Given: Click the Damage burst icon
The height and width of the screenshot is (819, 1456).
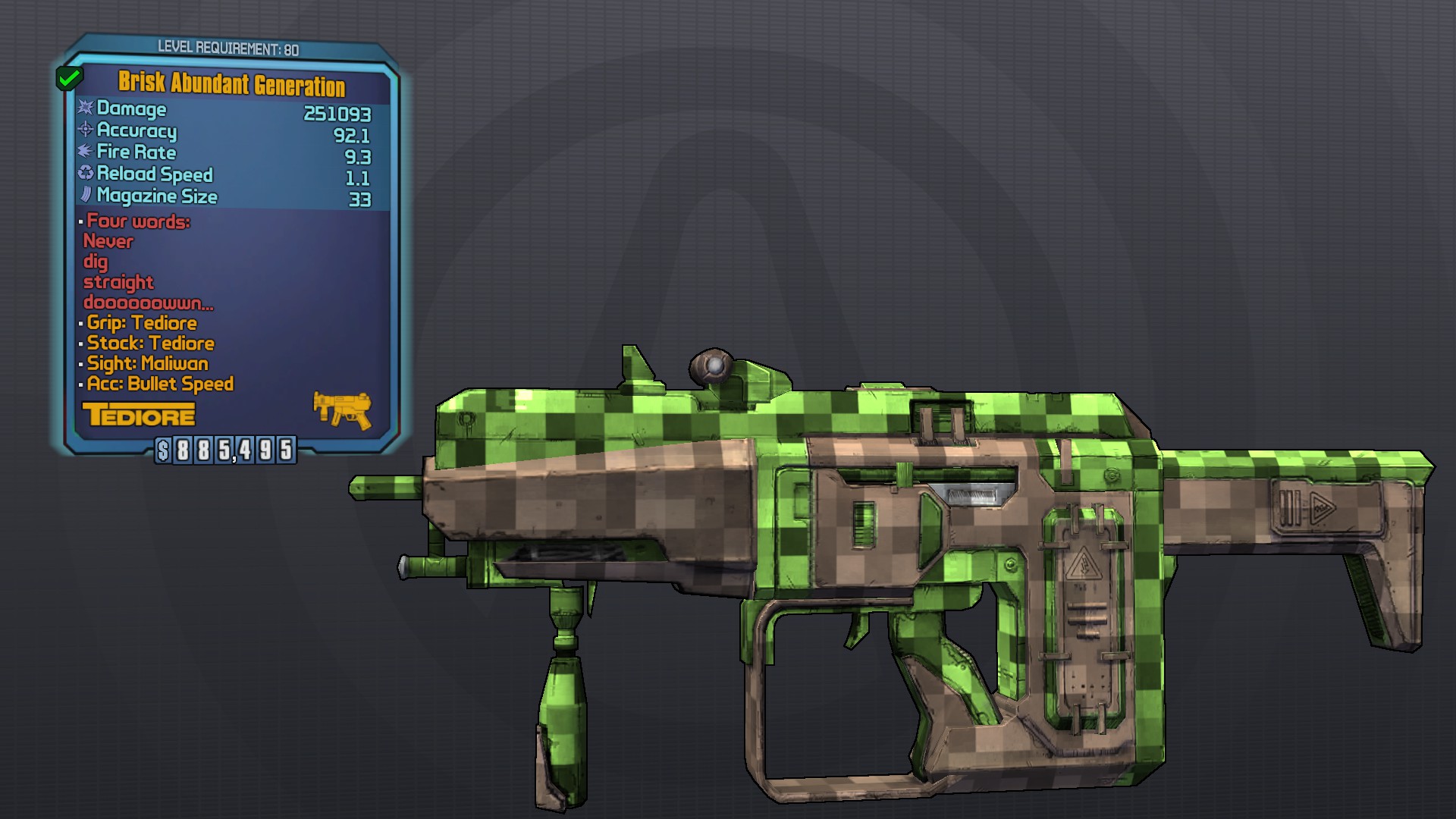Looking at the screenshot, I should (x=85, y=109).
